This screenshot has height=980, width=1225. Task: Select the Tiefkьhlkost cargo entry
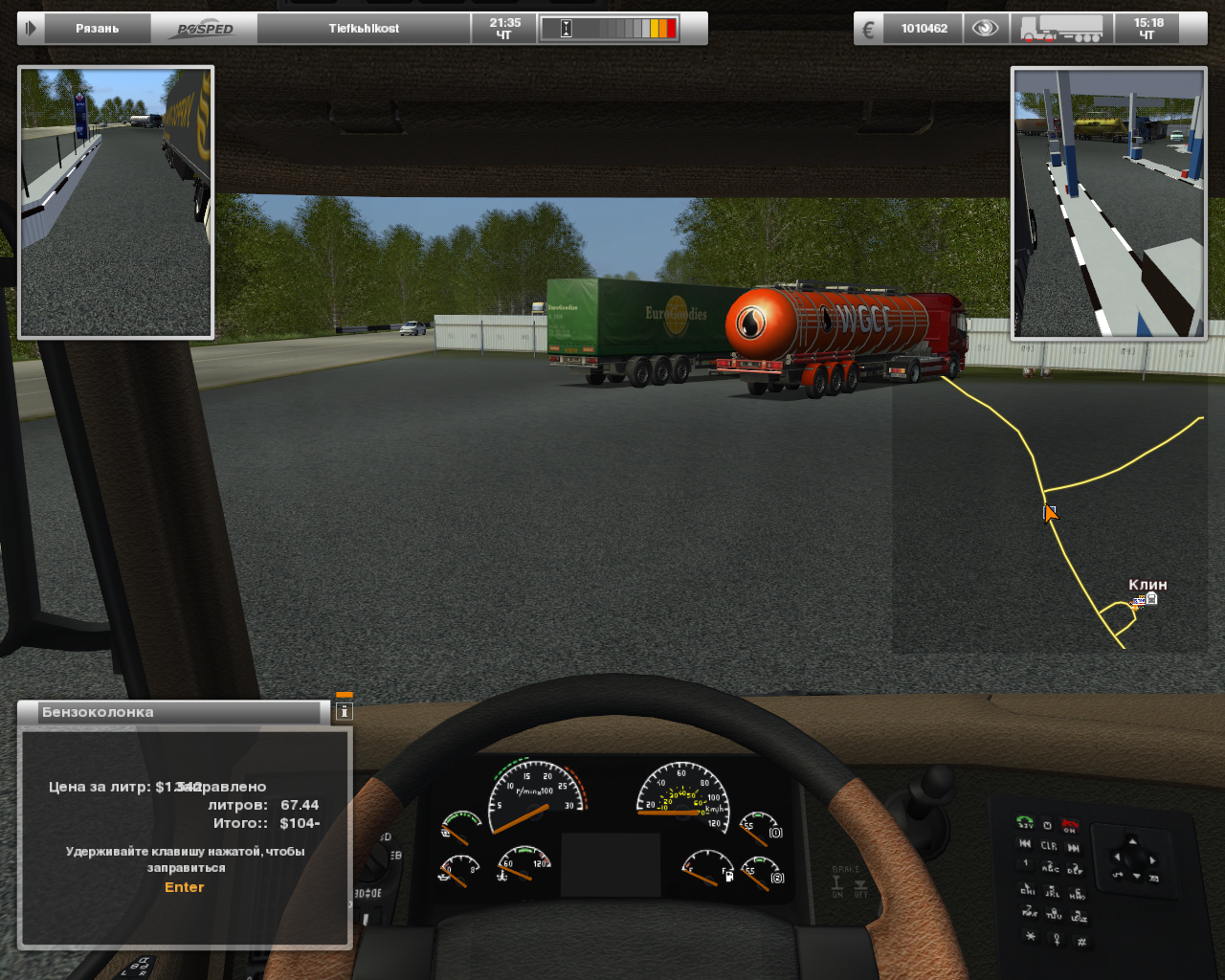(364, 29)
